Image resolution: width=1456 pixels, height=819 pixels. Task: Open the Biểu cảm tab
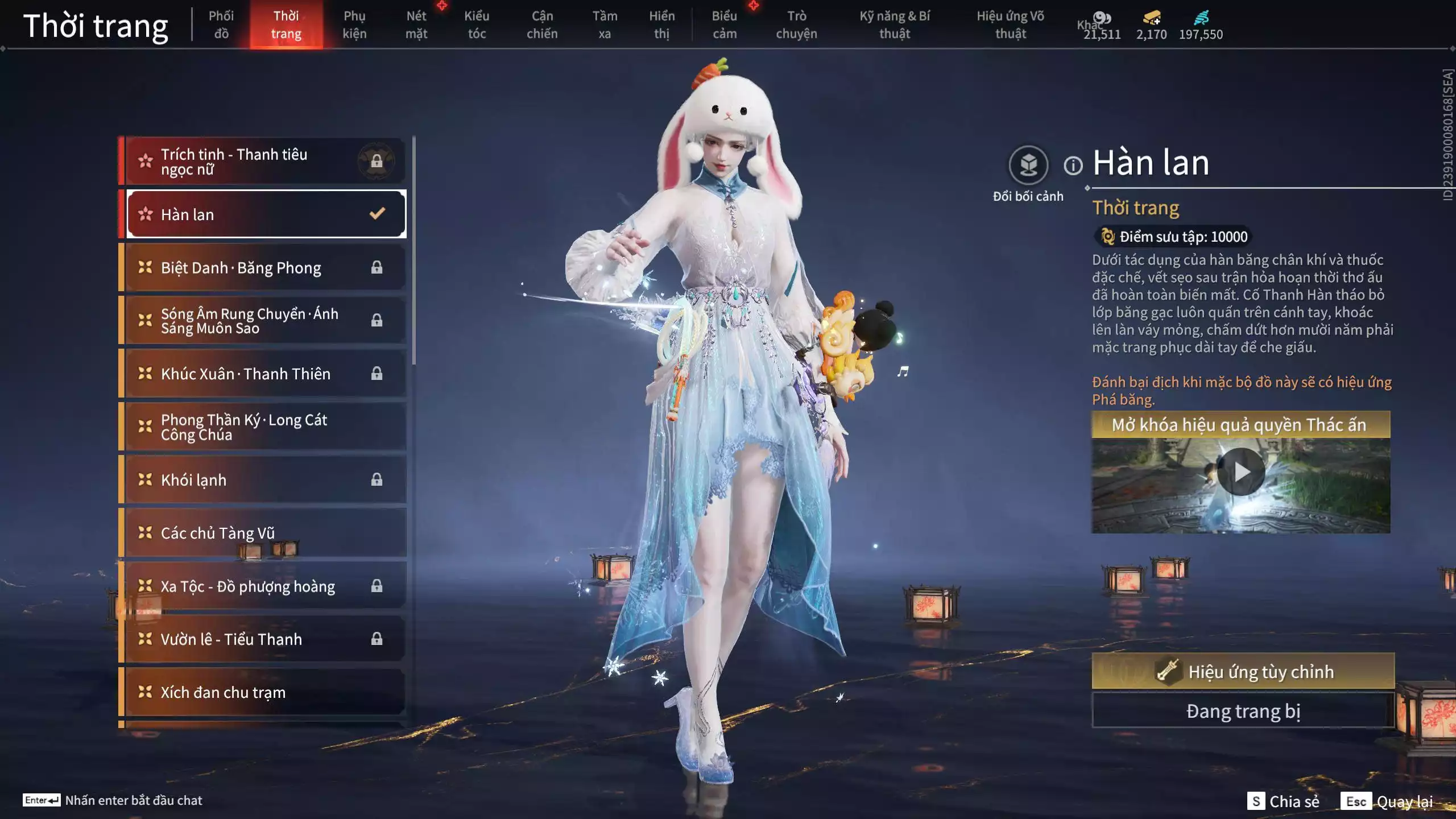click(x=725, y=25)
